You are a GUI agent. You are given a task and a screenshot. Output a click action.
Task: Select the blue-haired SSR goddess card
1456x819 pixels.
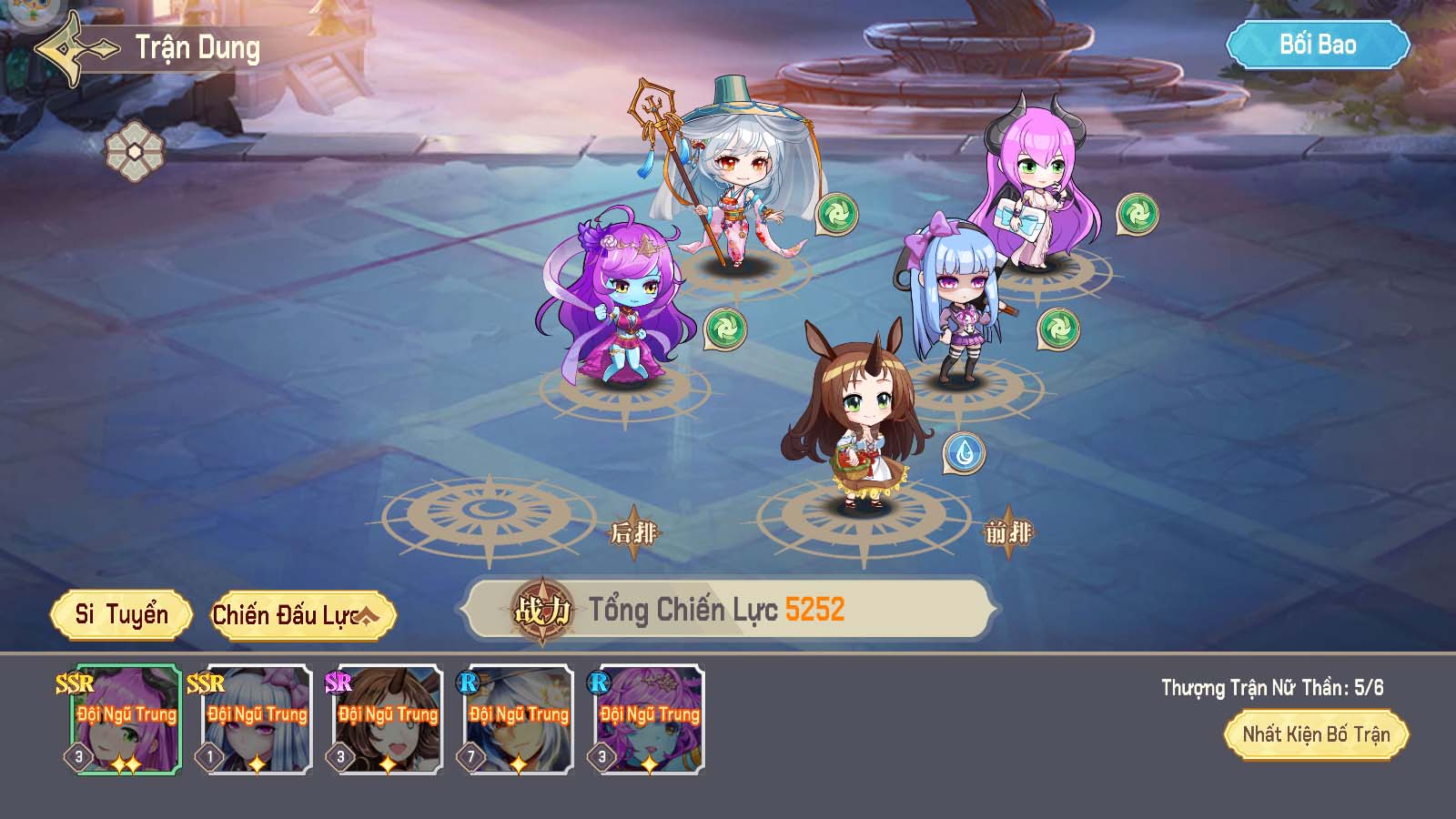coord(258,720)
